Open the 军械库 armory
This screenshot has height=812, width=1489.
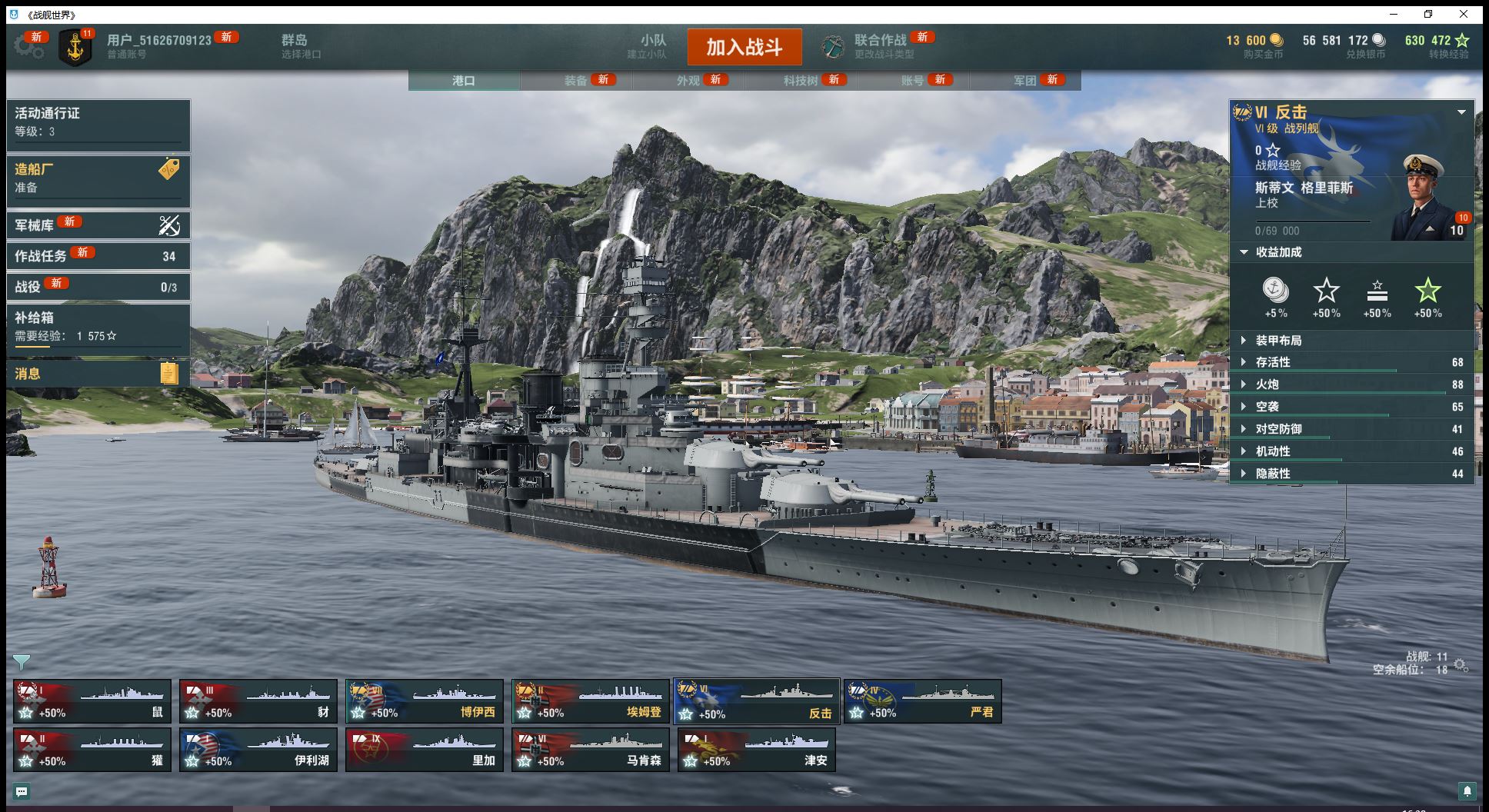coord(98,225)
